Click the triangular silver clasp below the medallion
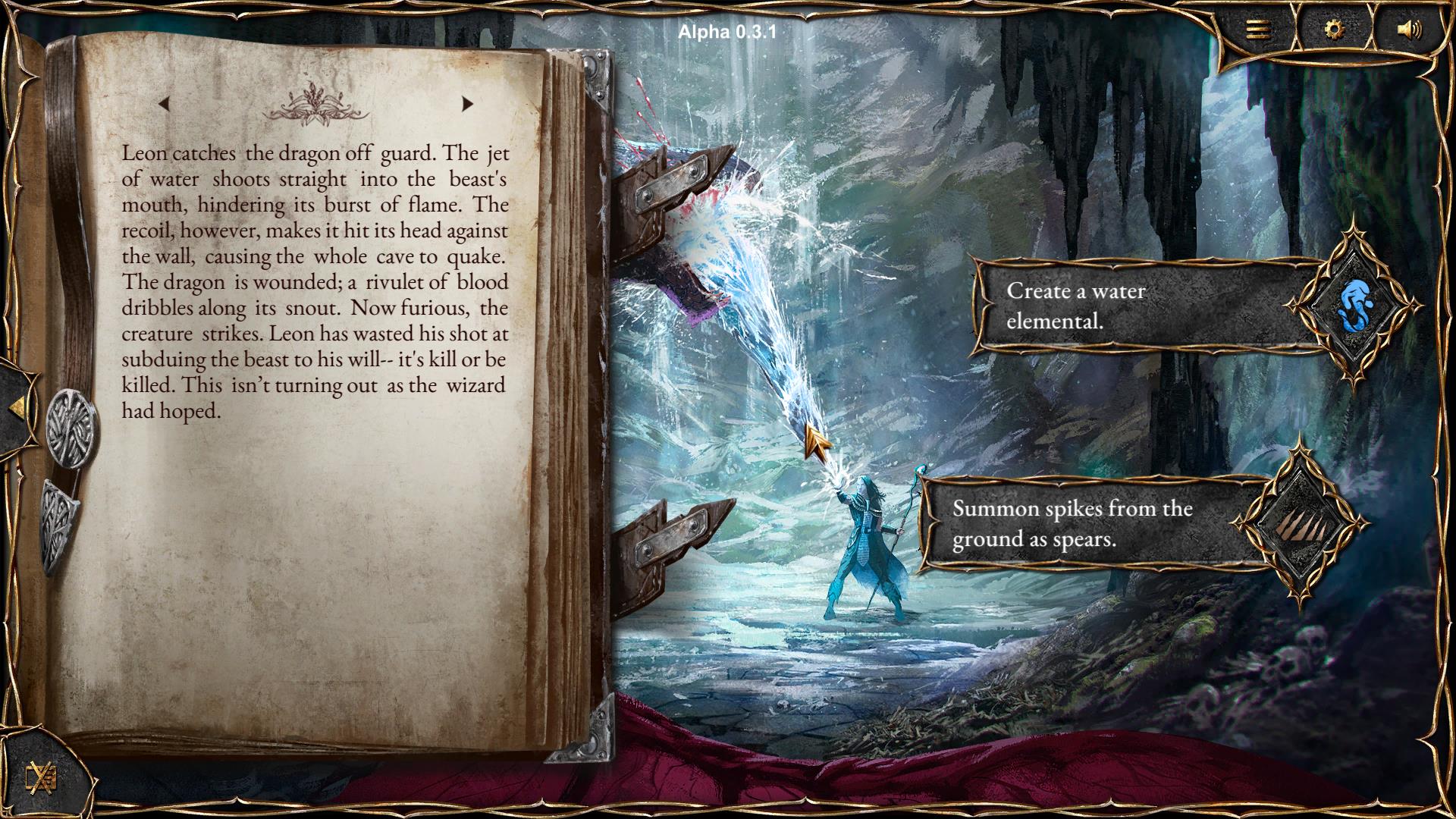Image resolution: width=1456 pixels, height=819 pixels. coord(61,525)
